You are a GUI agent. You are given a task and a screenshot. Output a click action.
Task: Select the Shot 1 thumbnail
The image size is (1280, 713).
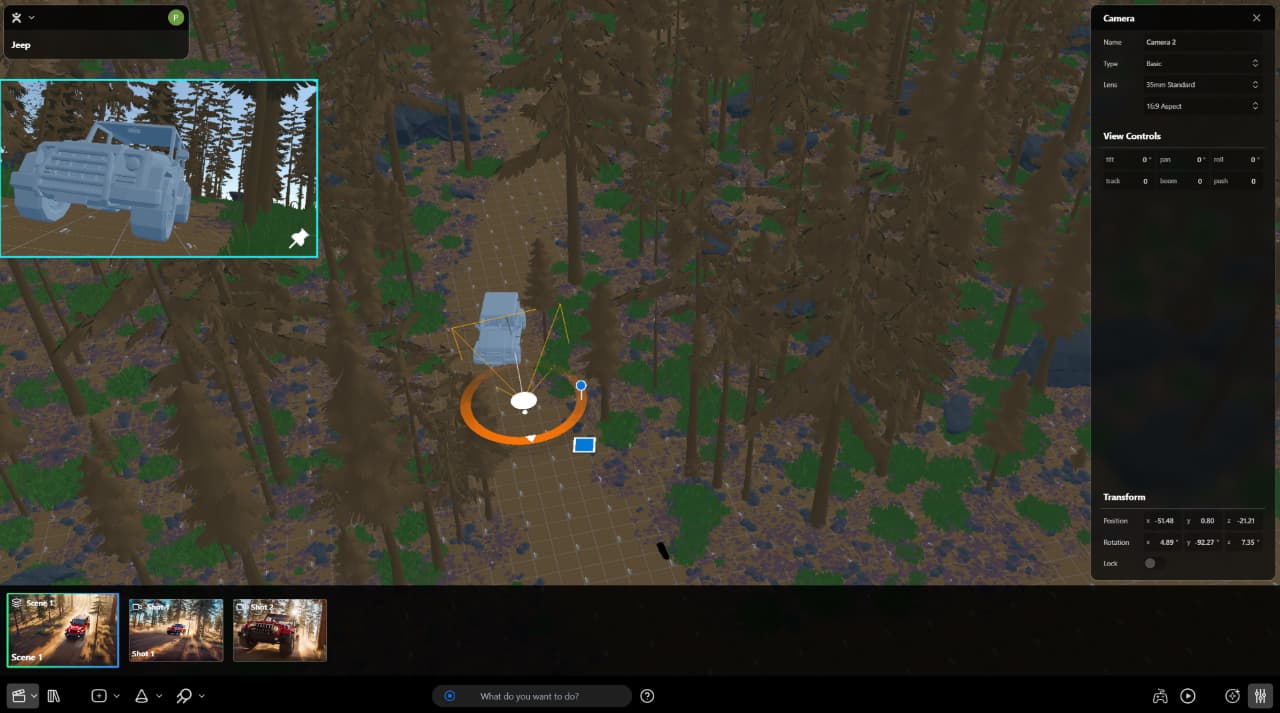176,630
